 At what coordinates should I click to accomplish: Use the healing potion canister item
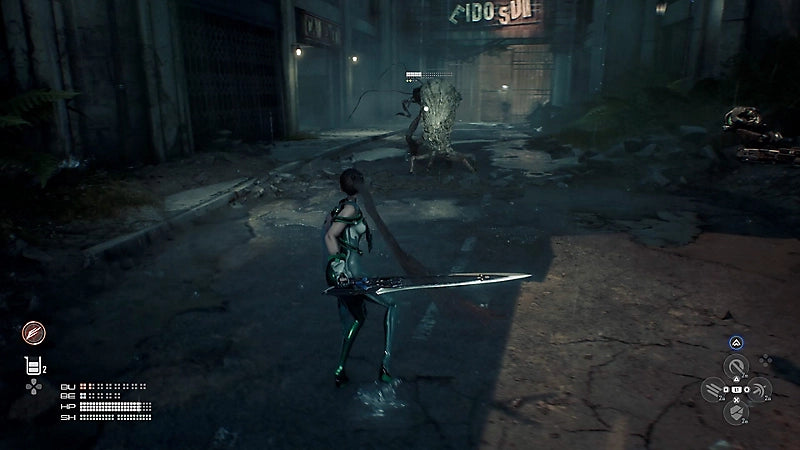click(32, 365)
